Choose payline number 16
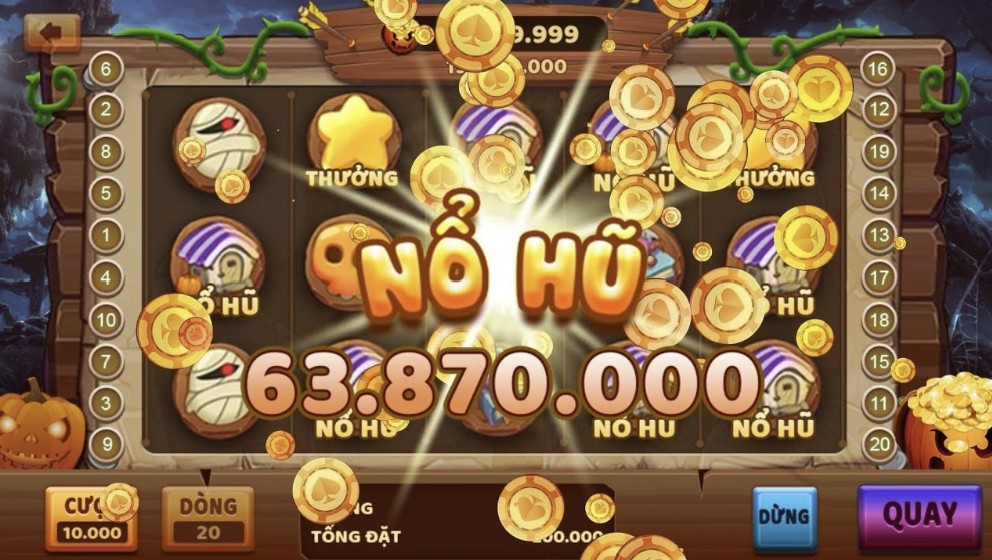 point(877,69)
